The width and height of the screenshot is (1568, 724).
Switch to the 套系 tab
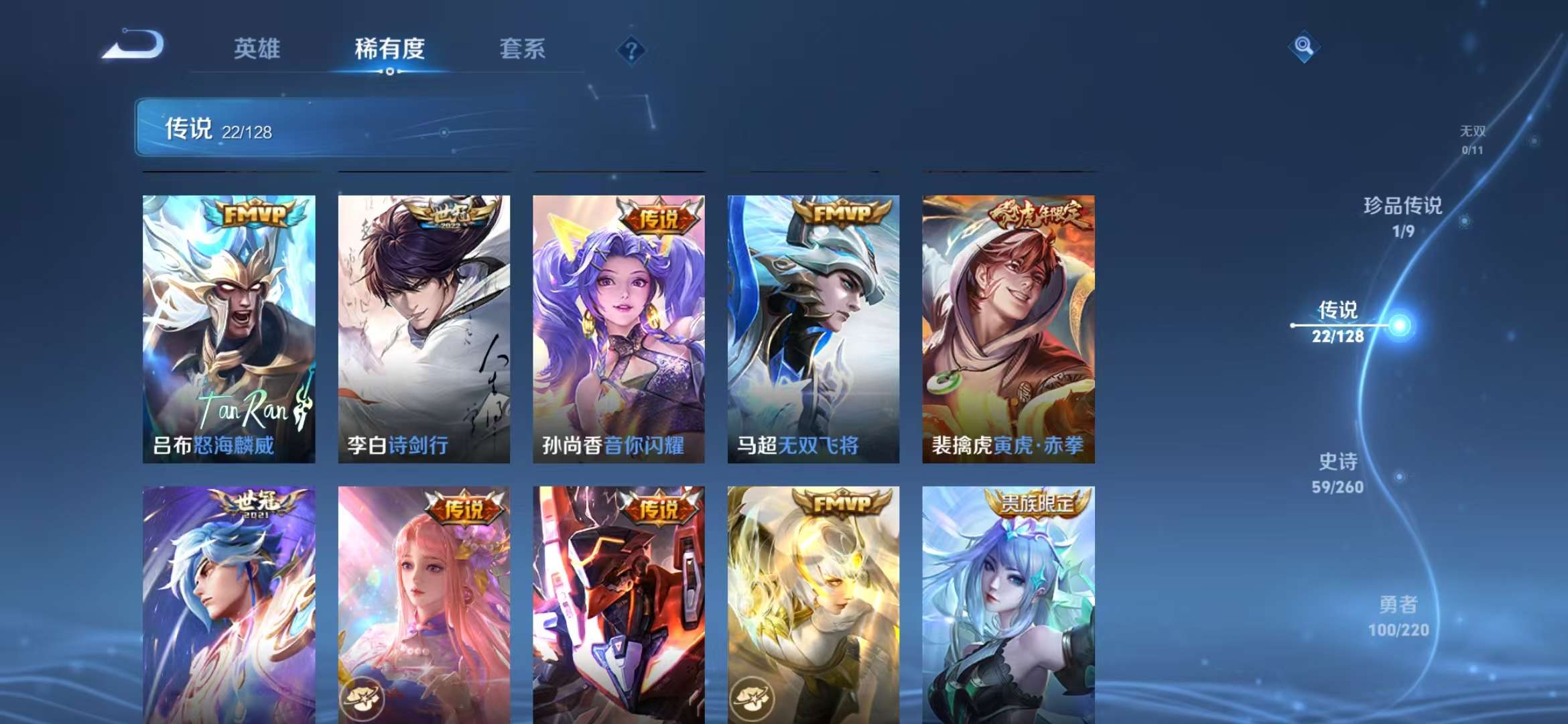click(521, 48)
